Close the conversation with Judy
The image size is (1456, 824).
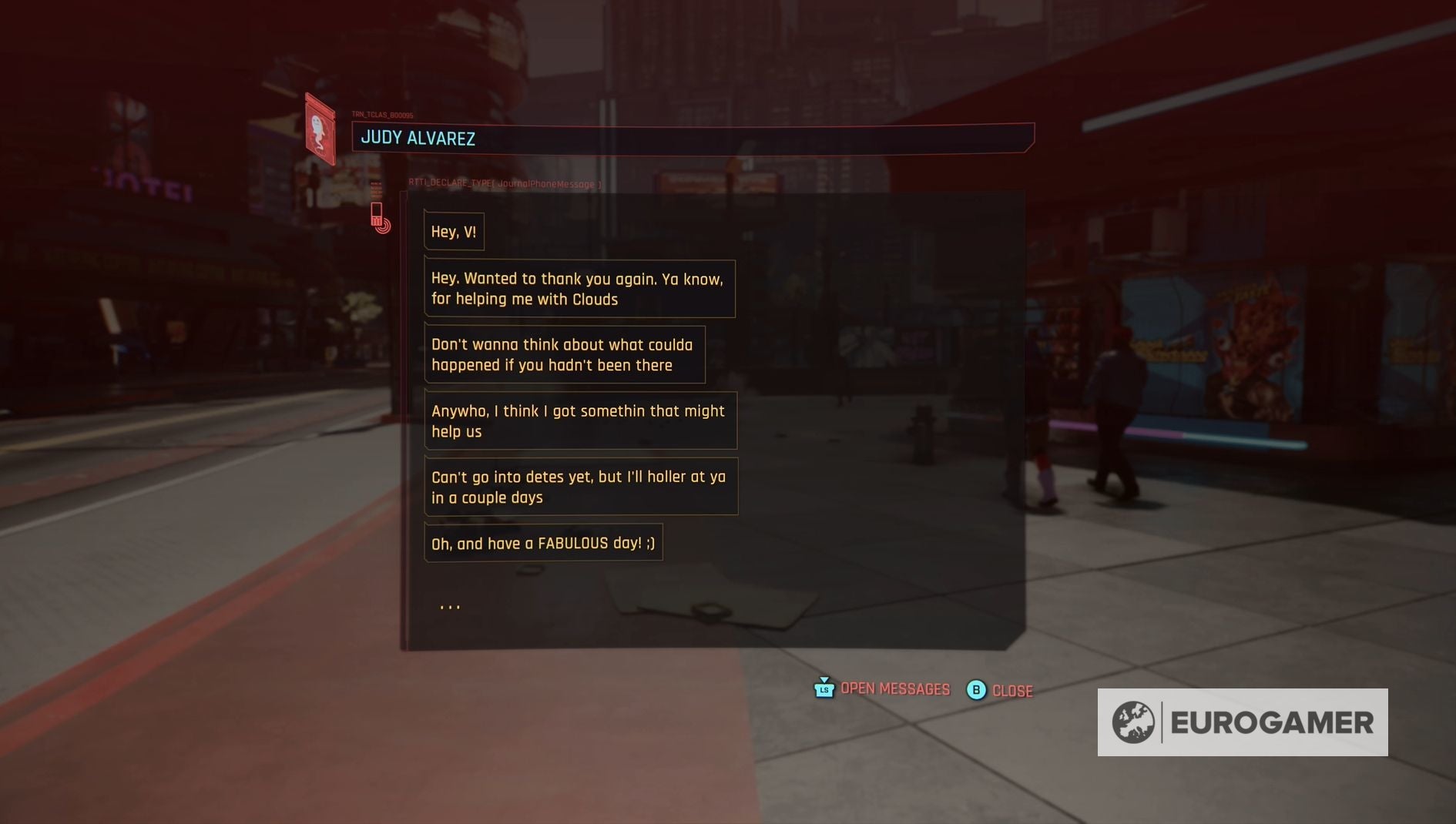[x=1011, y=691]
